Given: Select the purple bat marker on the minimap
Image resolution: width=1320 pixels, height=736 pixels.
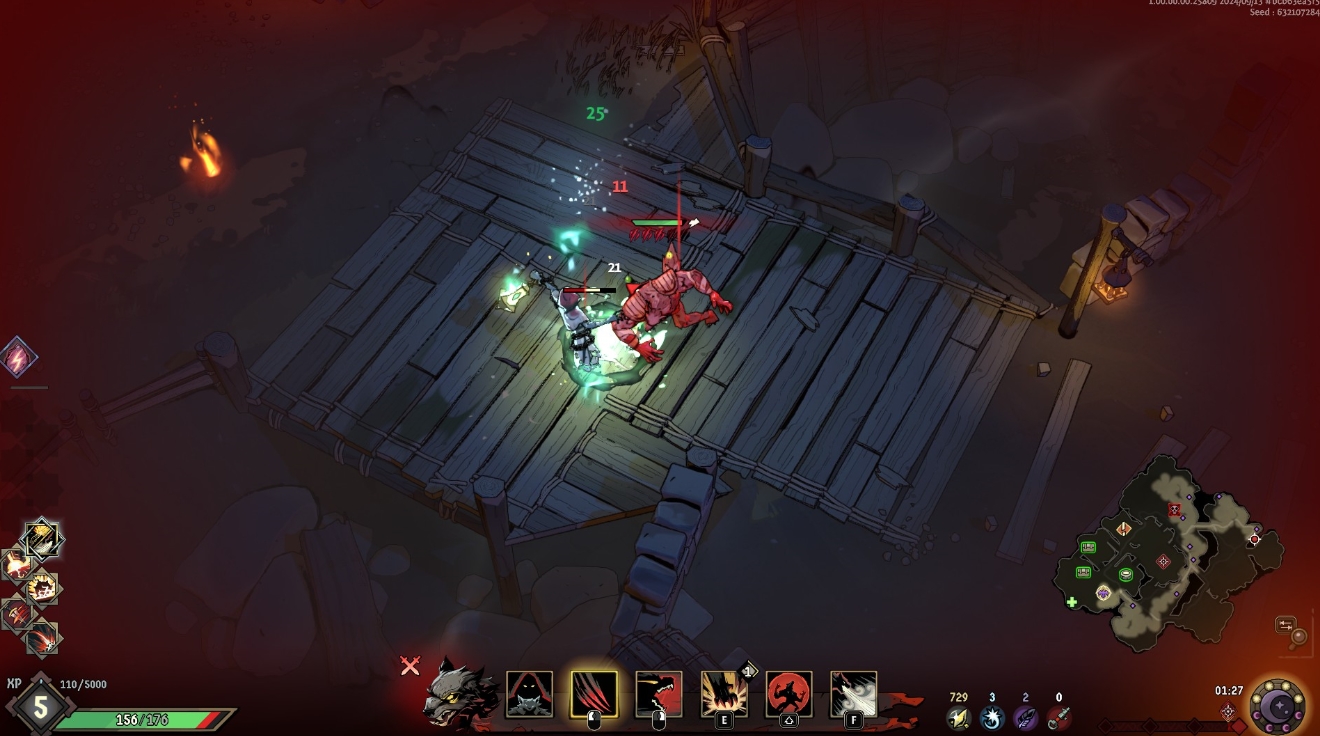Looking at the screenshot, I should (x=1103, y=593).
